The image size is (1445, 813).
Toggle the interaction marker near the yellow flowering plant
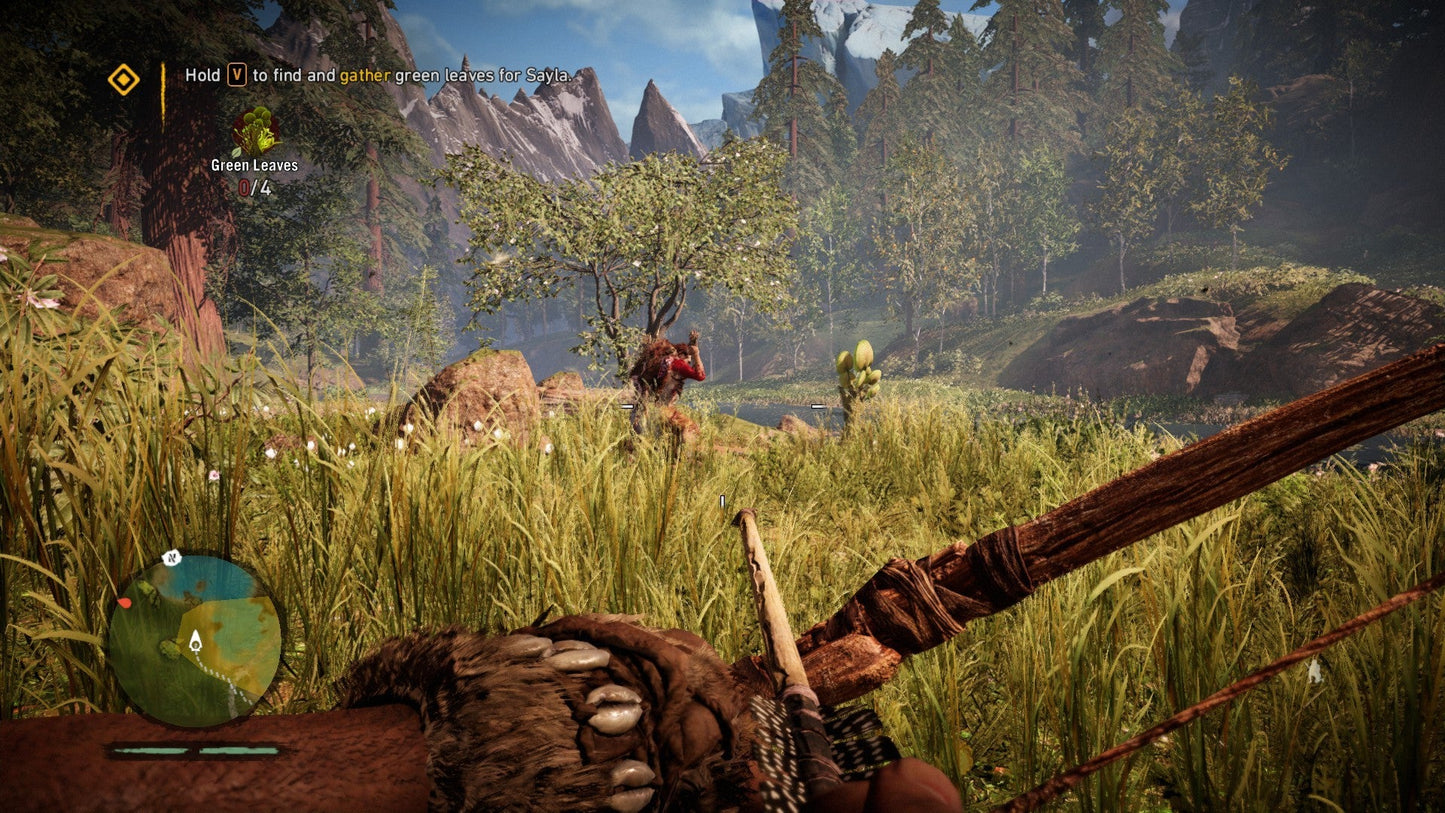(817, 406)
